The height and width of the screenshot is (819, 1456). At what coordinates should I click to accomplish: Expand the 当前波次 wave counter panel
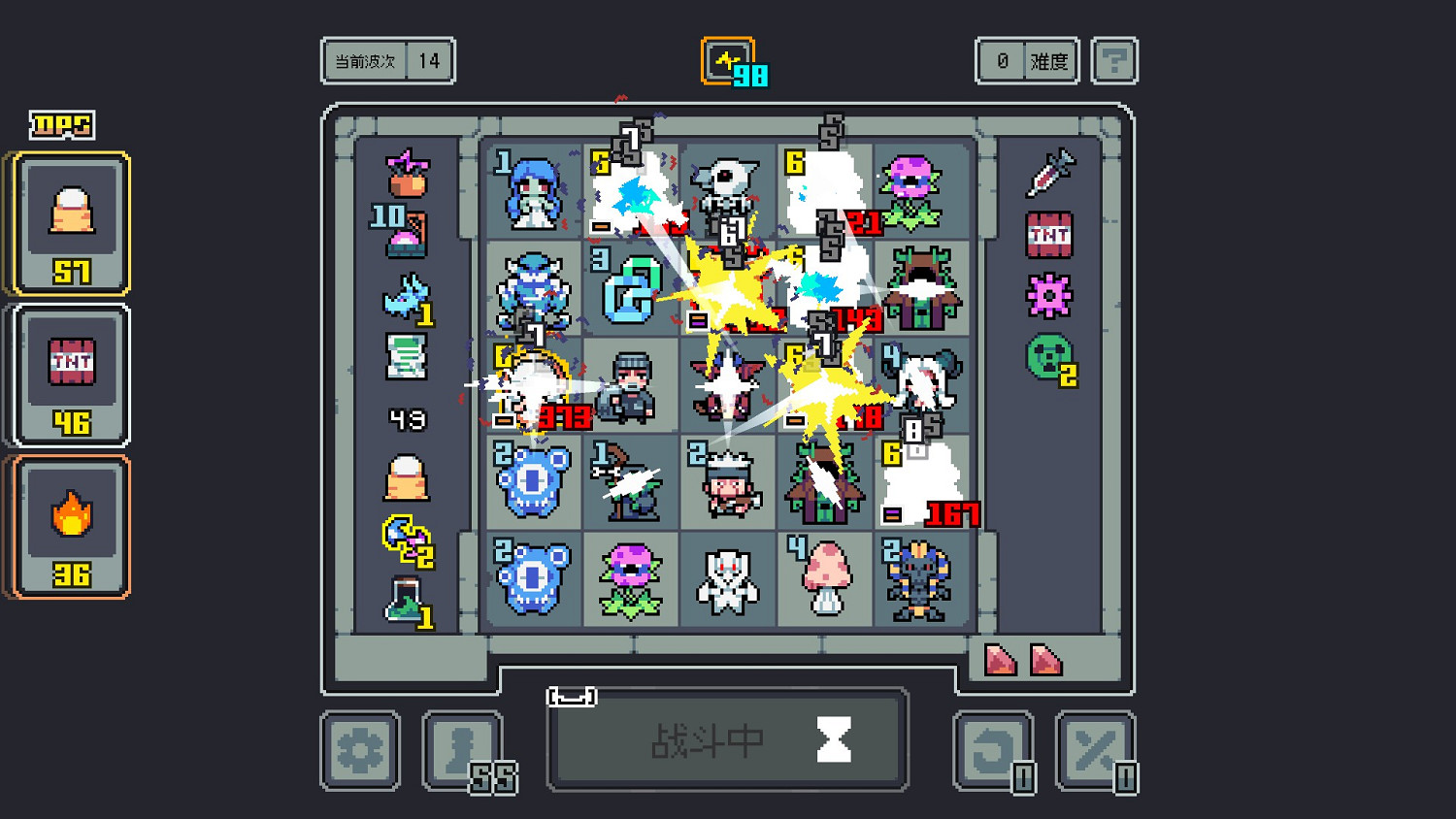387,60
